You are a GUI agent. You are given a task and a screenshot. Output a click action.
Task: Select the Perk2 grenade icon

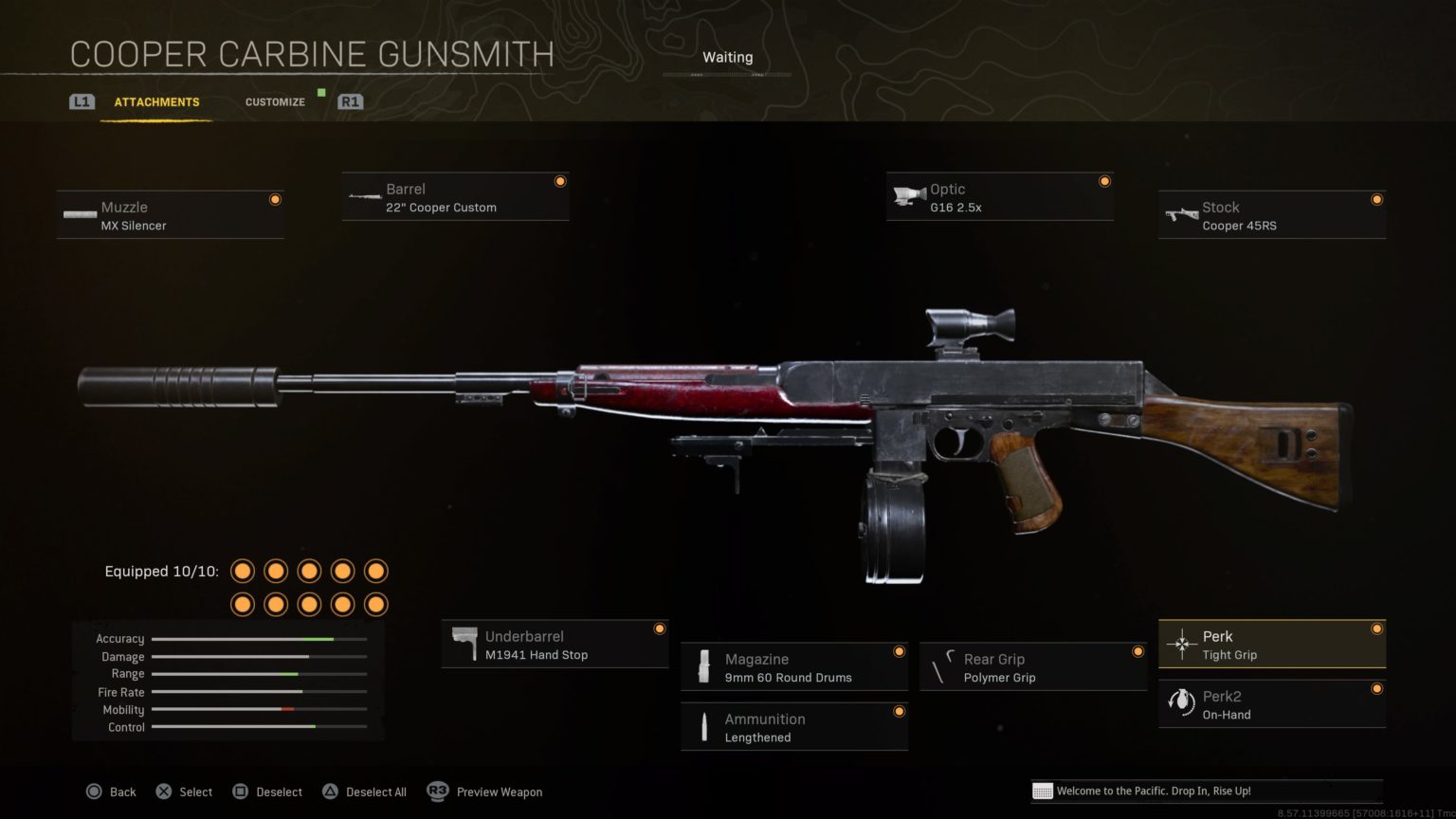tap(1181, 702)
